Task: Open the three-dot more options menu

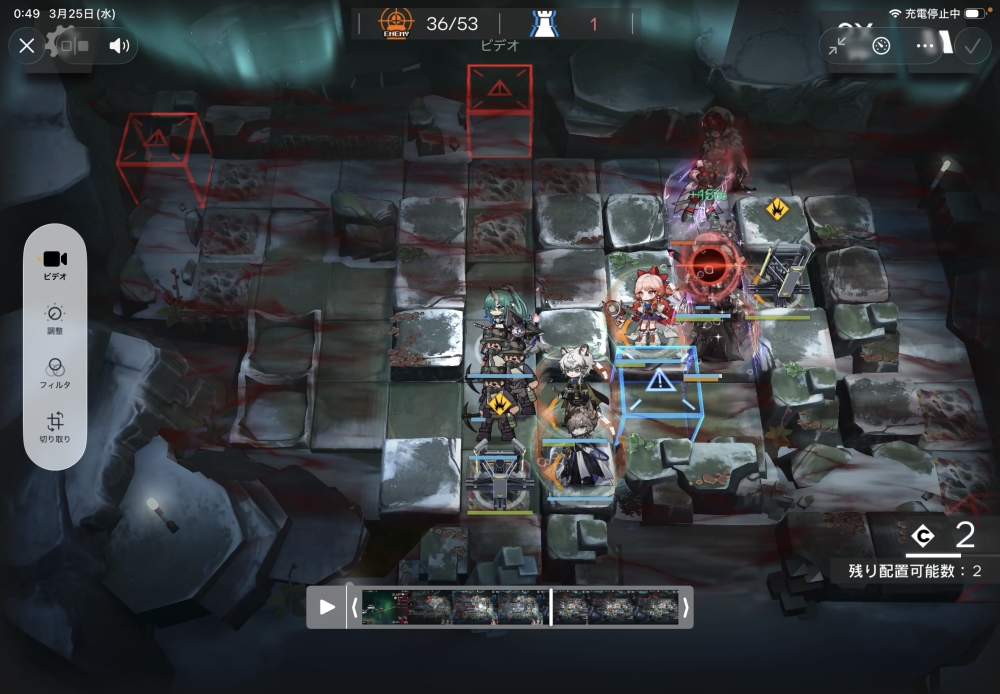Action: pos(925,45)
